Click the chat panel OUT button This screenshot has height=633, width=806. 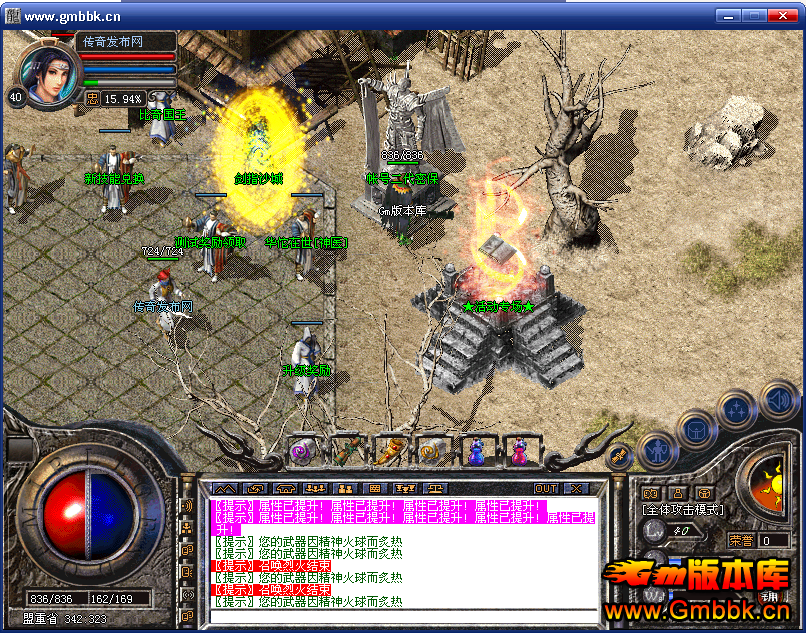(x=546, y=488)
